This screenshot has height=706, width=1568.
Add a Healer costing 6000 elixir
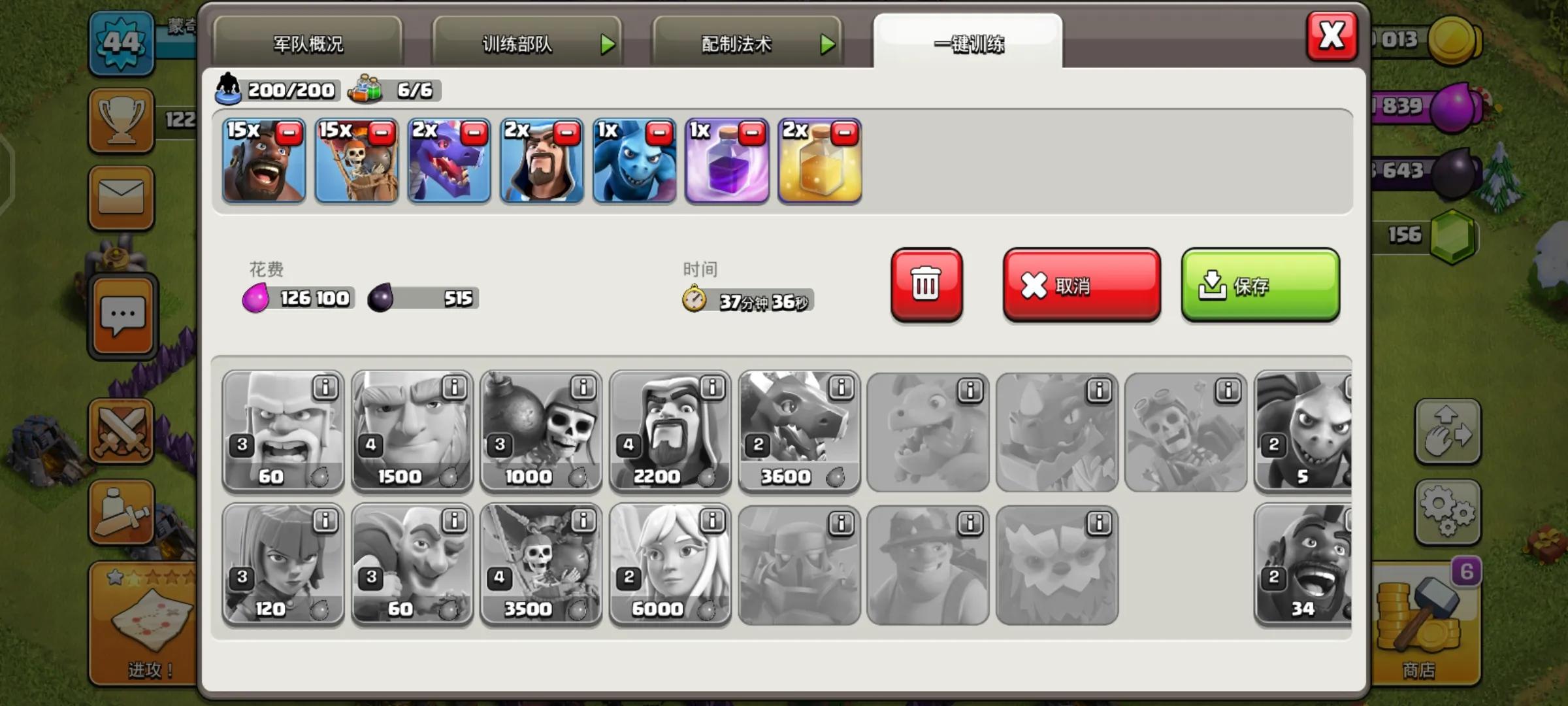670,564
